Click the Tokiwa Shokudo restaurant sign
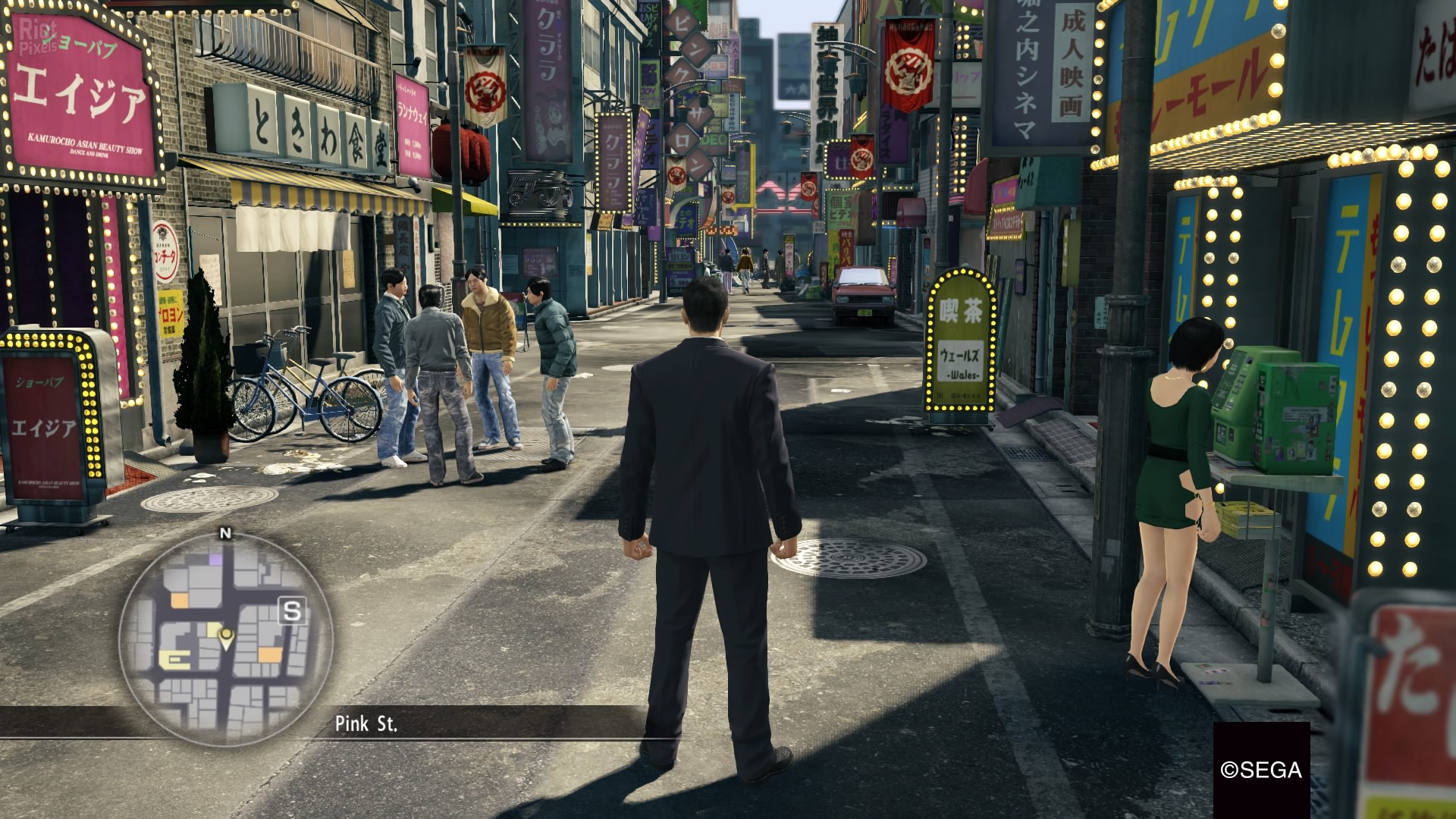 [318, 125]
